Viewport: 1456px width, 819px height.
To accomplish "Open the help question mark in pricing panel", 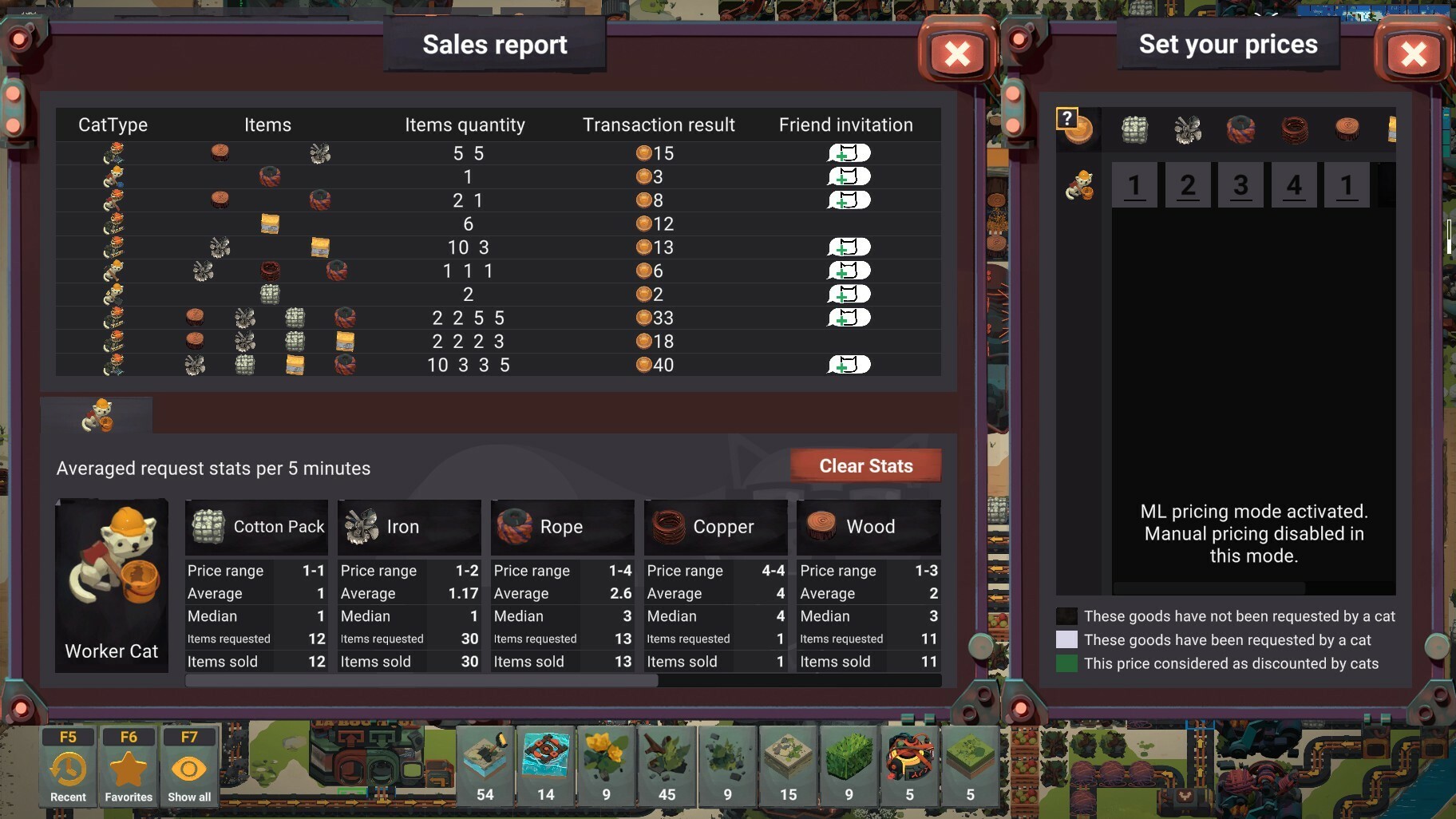I will pyautogui.click(x=1068, y=117).
